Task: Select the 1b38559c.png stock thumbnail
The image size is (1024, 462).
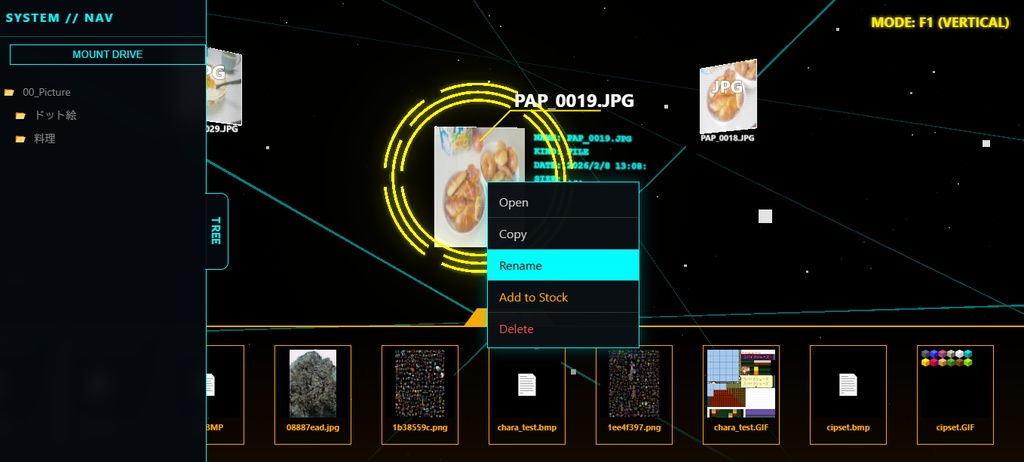Action: coord(420,384)
